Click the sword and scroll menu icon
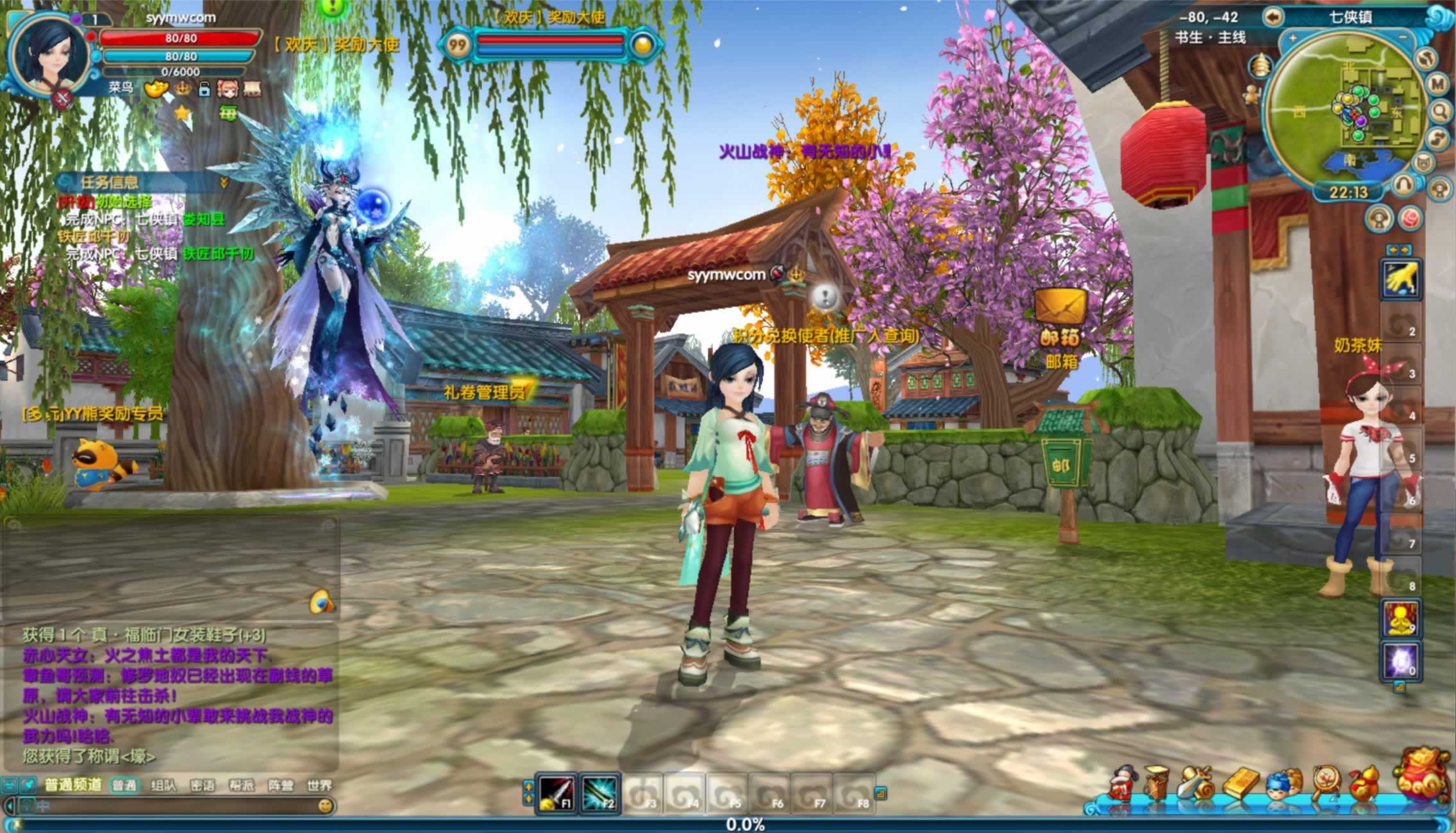1456x833 pixels. tap(1196, 783)
